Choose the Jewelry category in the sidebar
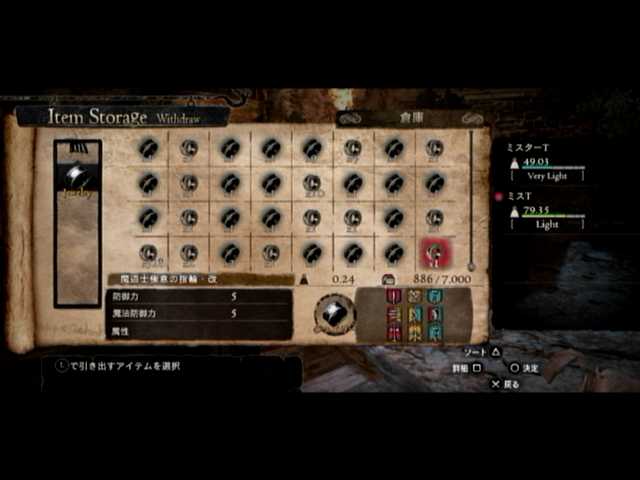Screen dimensions: 640x480 click(77, 180)
